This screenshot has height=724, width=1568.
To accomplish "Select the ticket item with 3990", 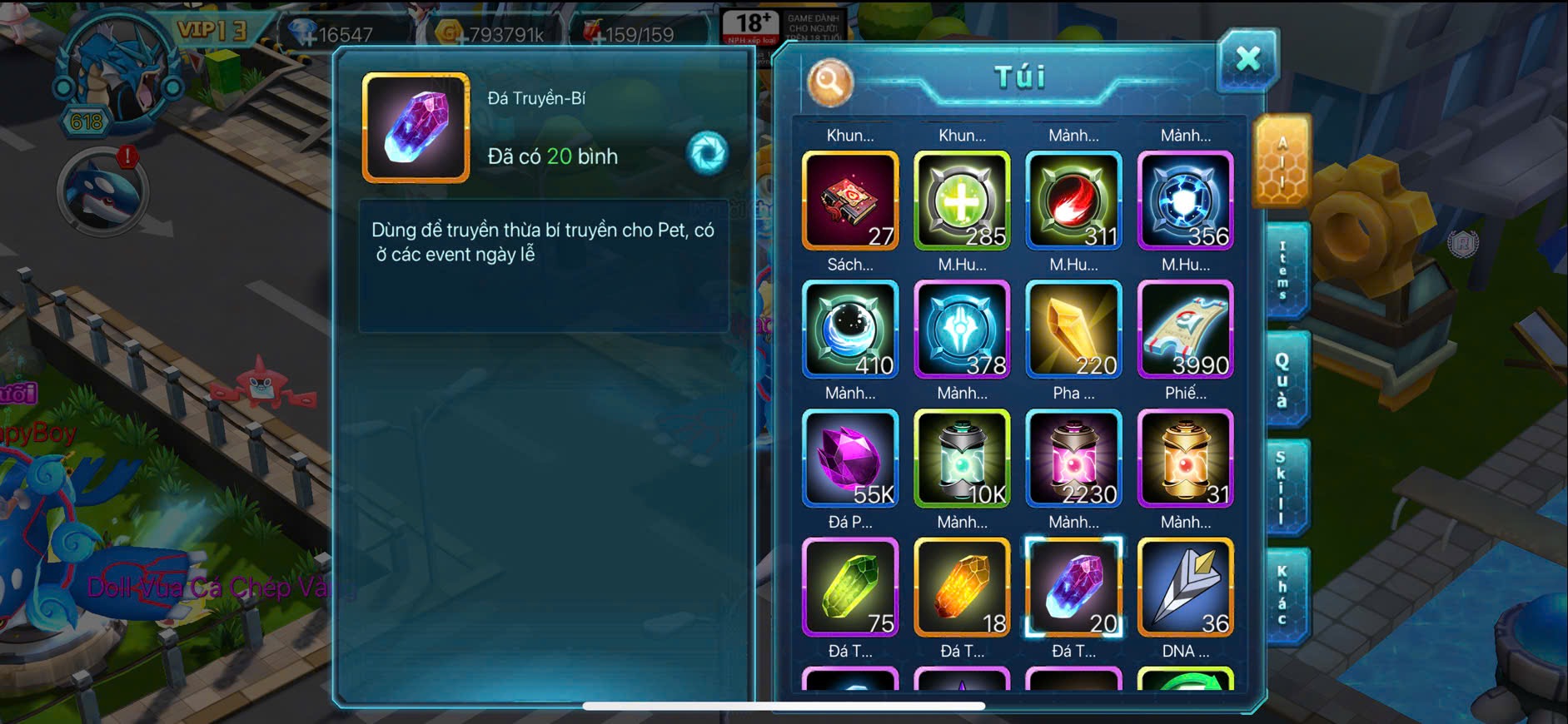I will tap(1185, 330).
